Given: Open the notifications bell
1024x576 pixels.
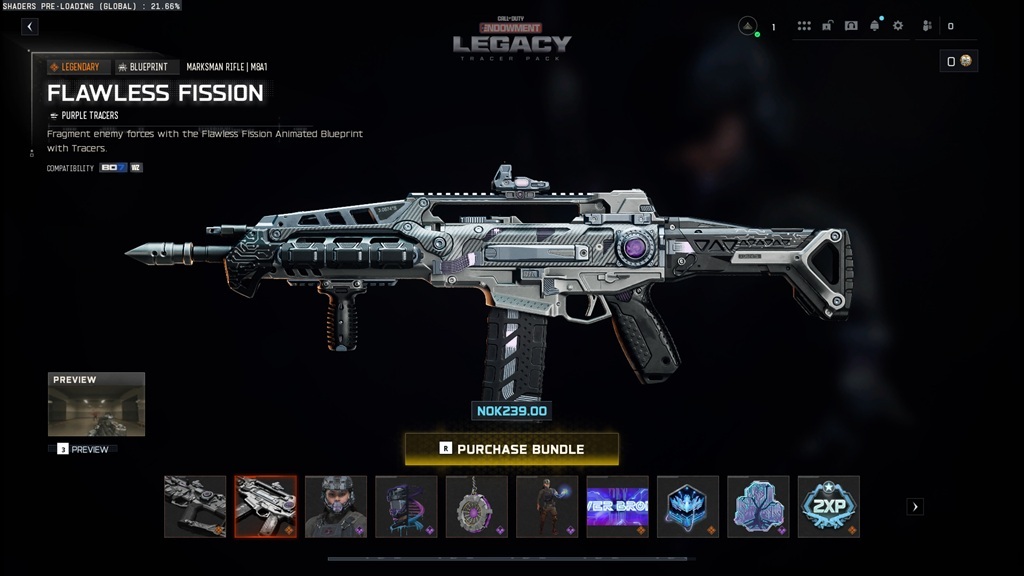Looking at the screenshot, I should [875, 26].
